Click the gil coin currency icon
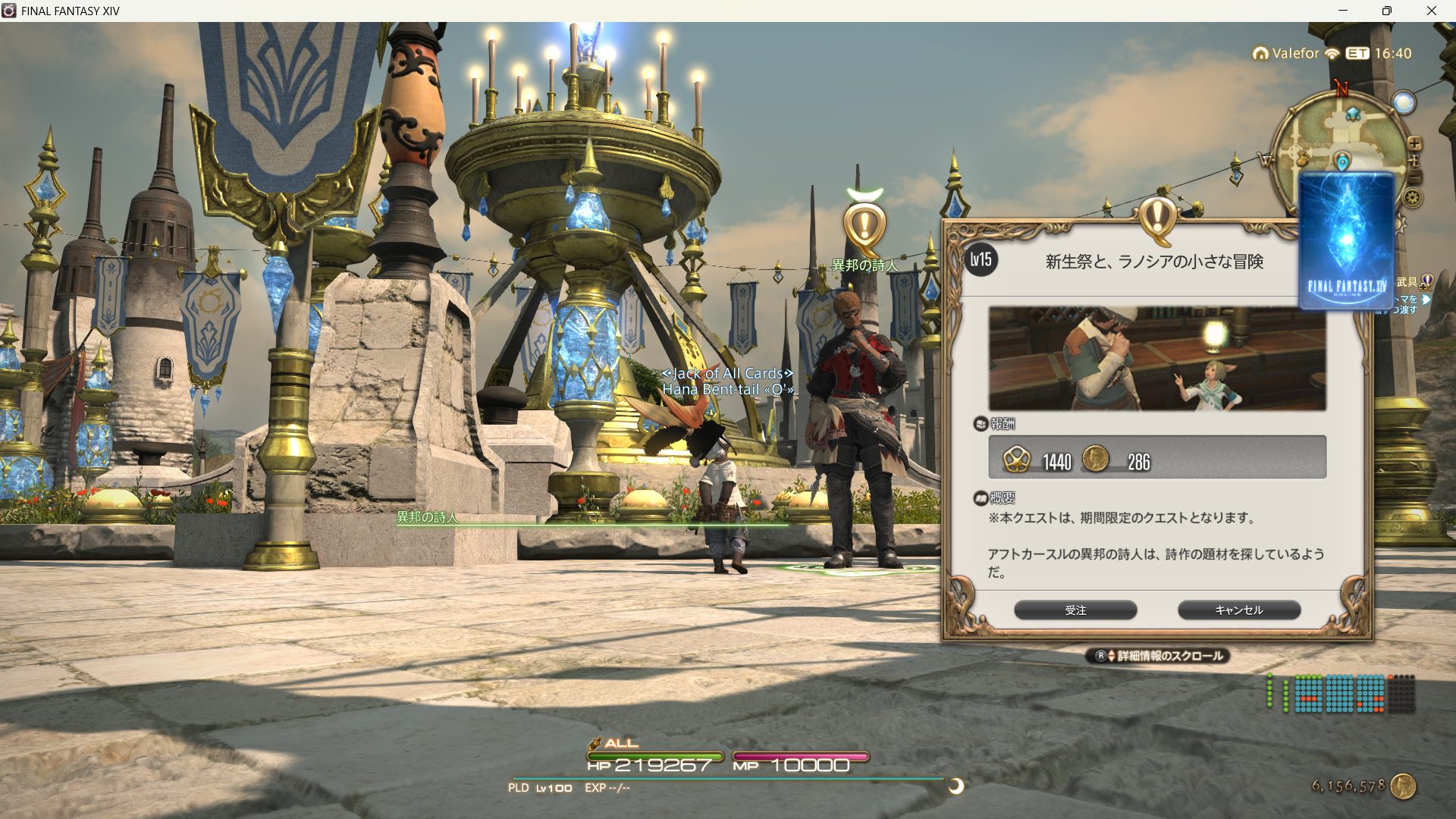The height and width of the screenshot is (819, 1456). pos(1404,786)
